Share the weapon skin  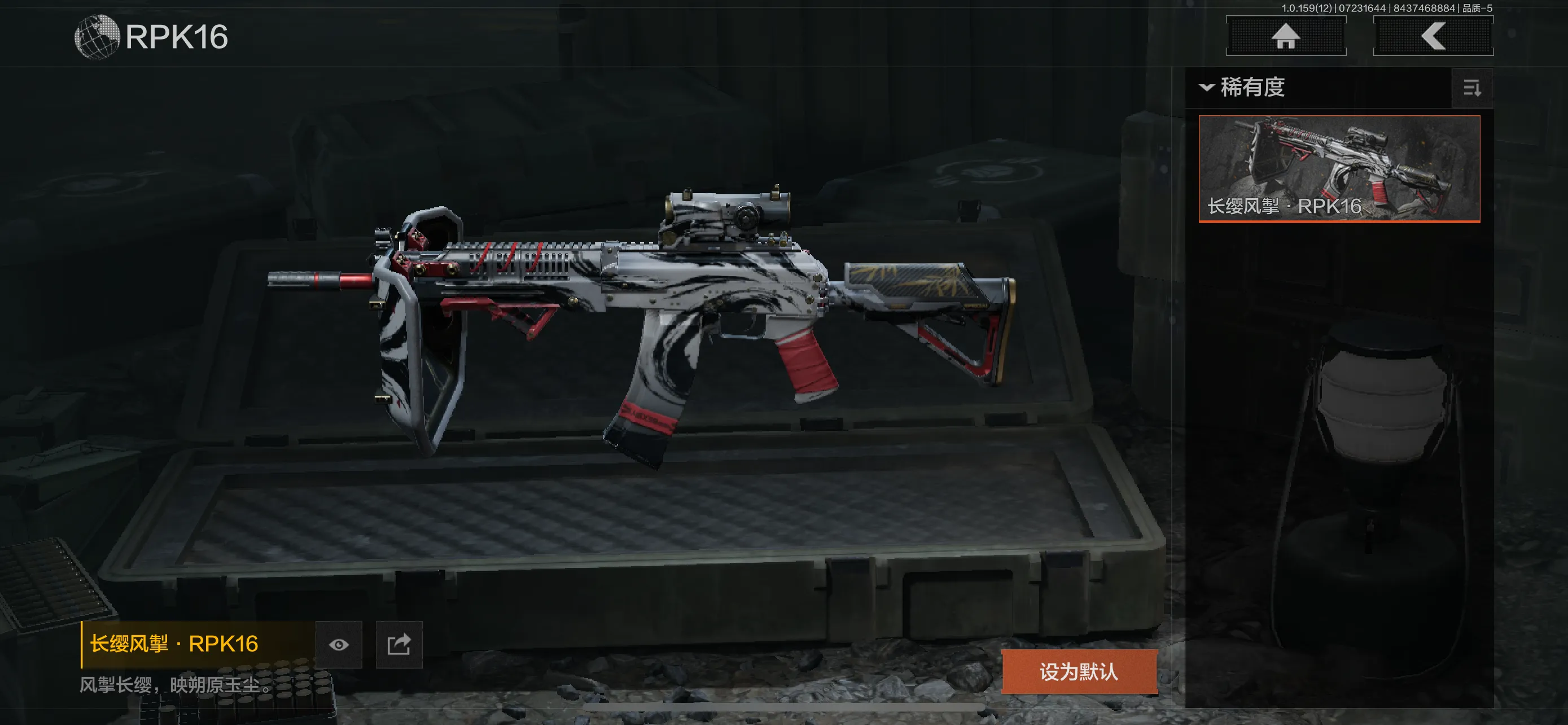(398, 645)
